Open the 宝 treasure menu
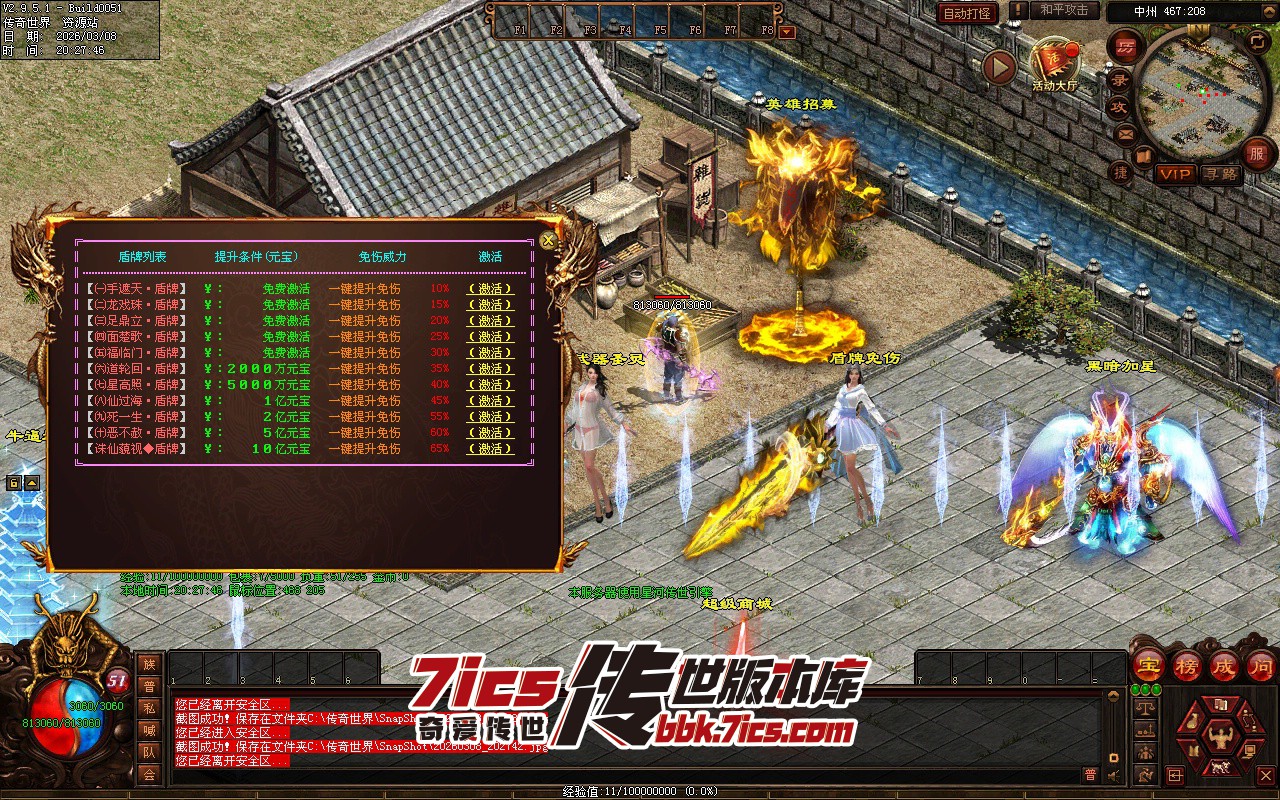The width and height of the screenshot is (1280, 800). [x=1148, y=664]
